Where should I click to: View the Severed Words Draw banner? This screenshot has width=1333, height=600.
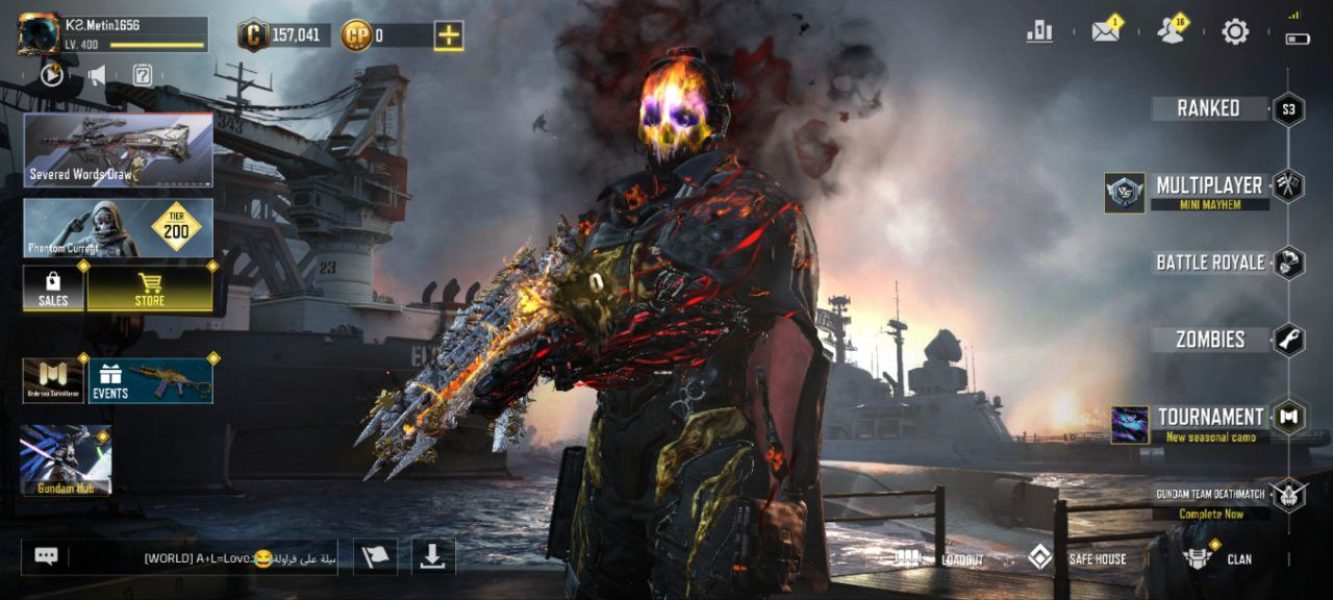click(x=118, y=150)
